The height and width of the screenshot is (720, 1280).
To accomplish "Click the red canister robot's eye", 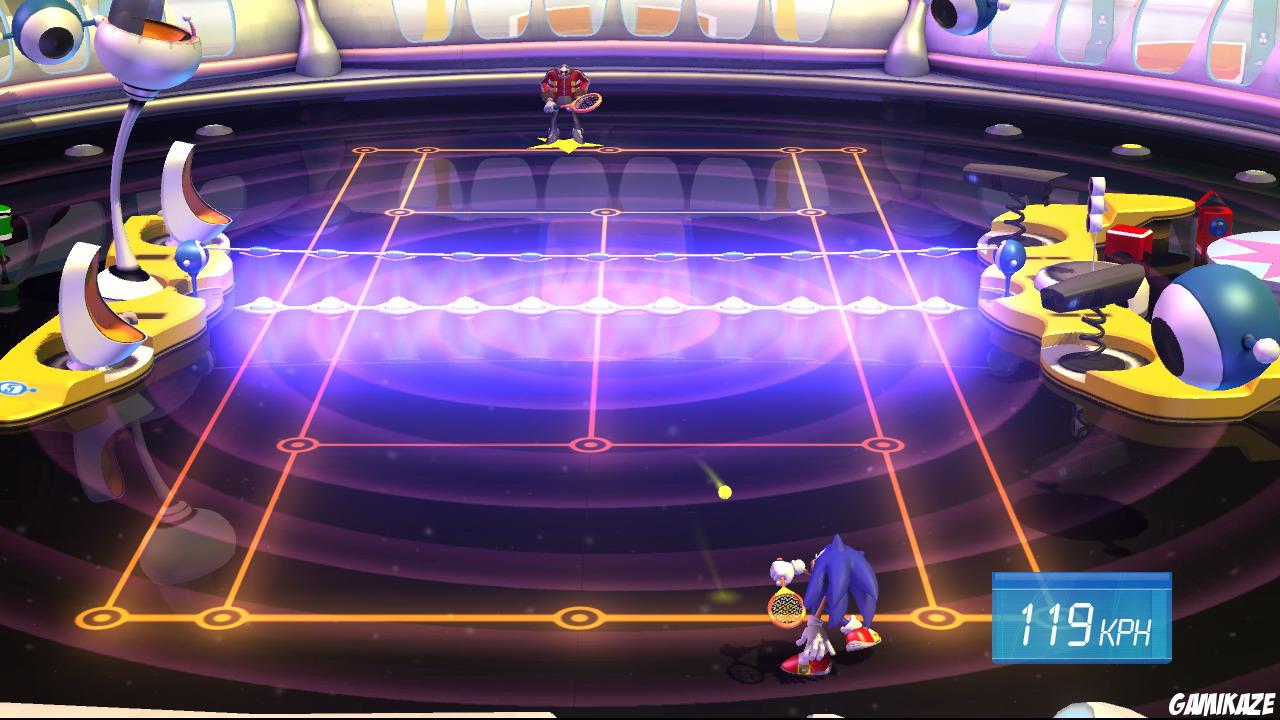I will (x=1218, y=228).
